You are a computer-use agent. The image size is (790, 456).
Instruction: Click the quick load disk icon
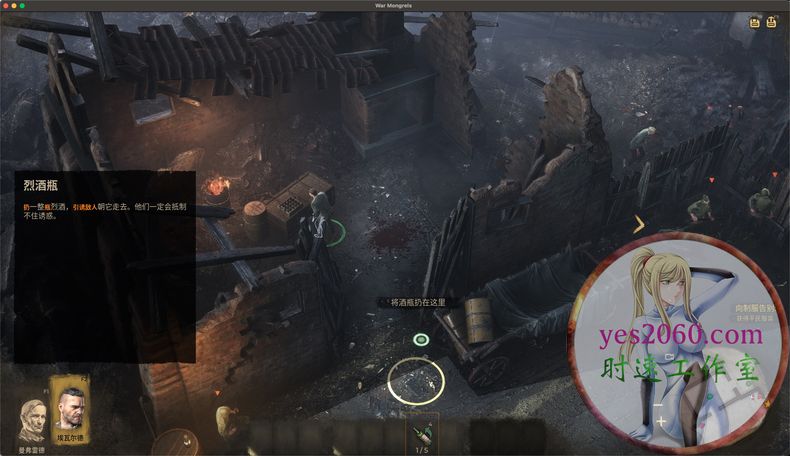click(x=772, y=21)
